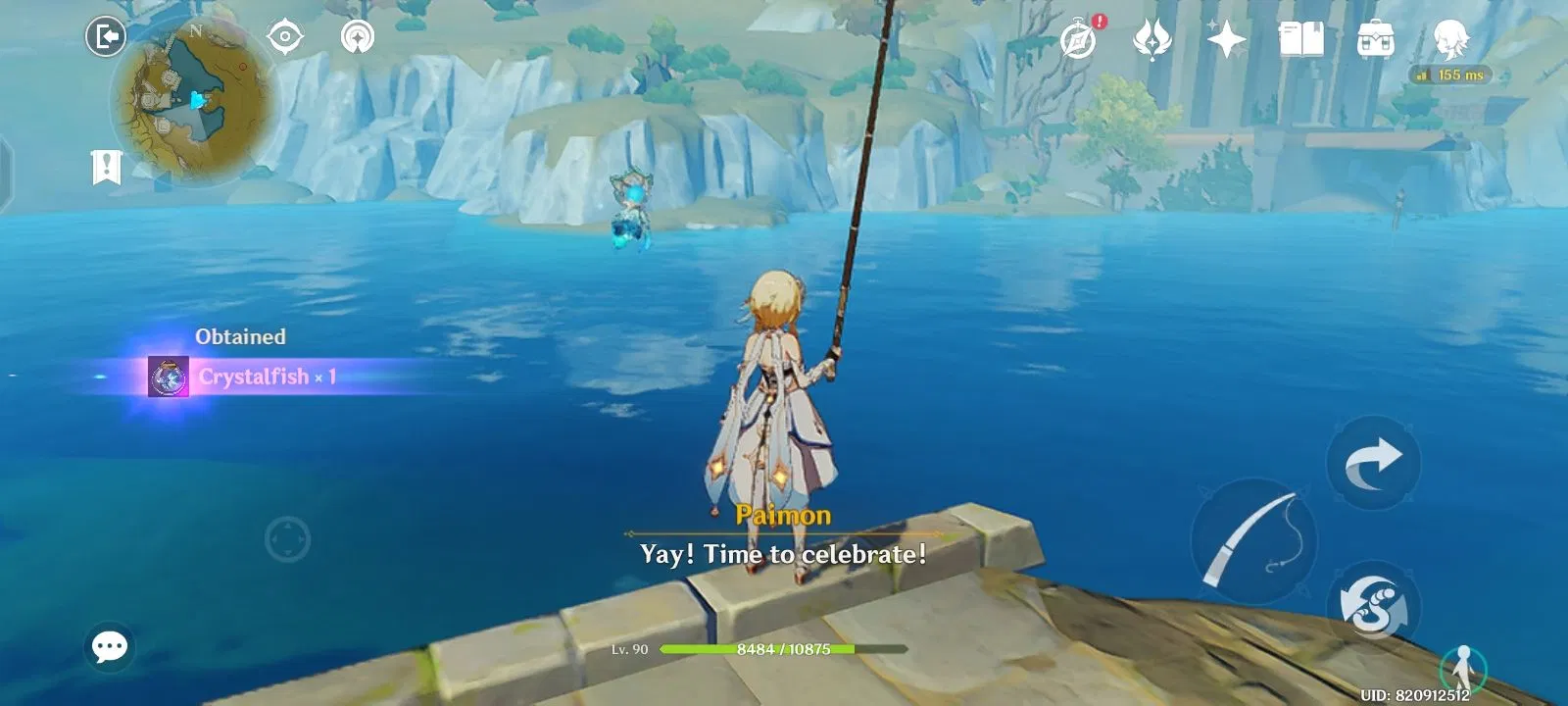Open the chat bubble icon
1568x706 pixels.
(x=108, y=647)
